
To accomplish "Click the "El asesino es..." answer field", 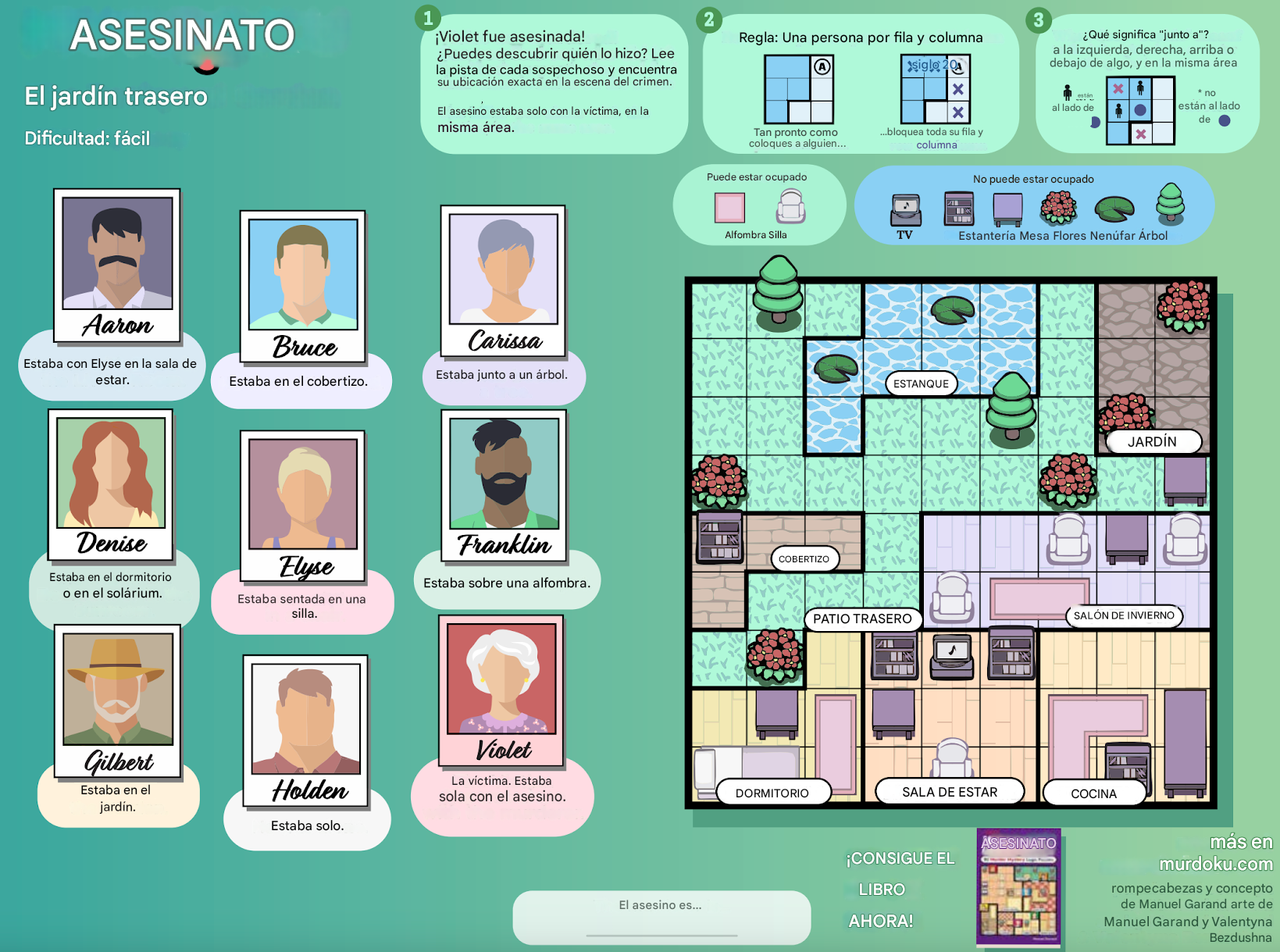I will [x=661, y=915].
